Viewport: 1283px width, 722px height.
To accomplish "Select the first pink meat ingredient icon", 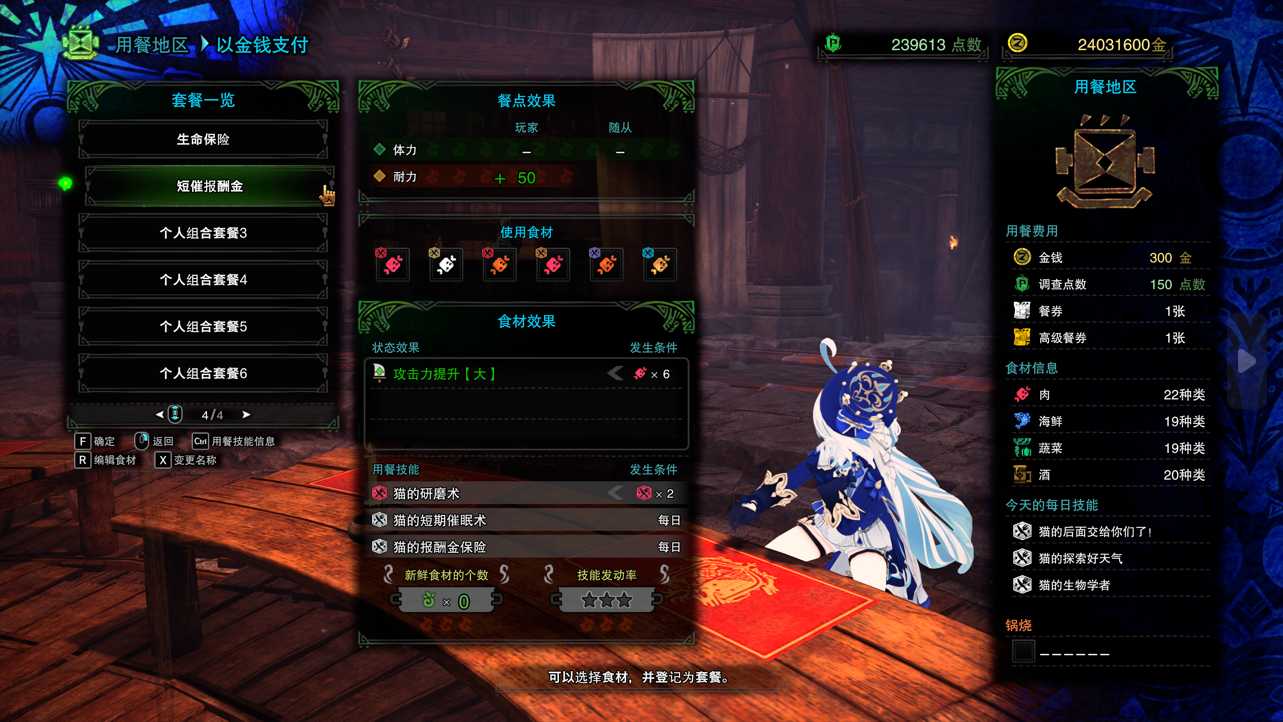I will [x=392, y=262].
